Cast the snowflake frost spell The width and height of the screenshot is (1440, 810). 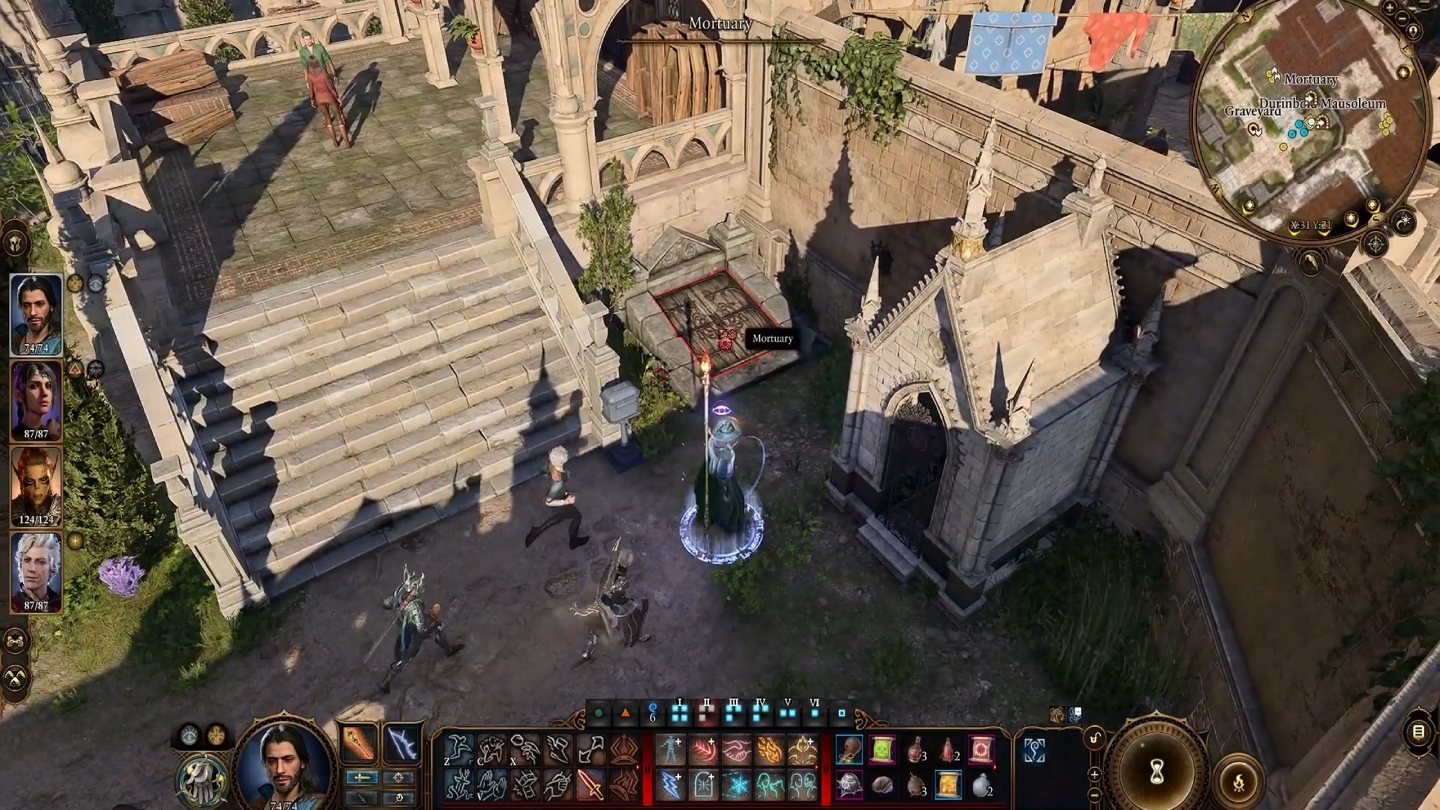(737, 784)
